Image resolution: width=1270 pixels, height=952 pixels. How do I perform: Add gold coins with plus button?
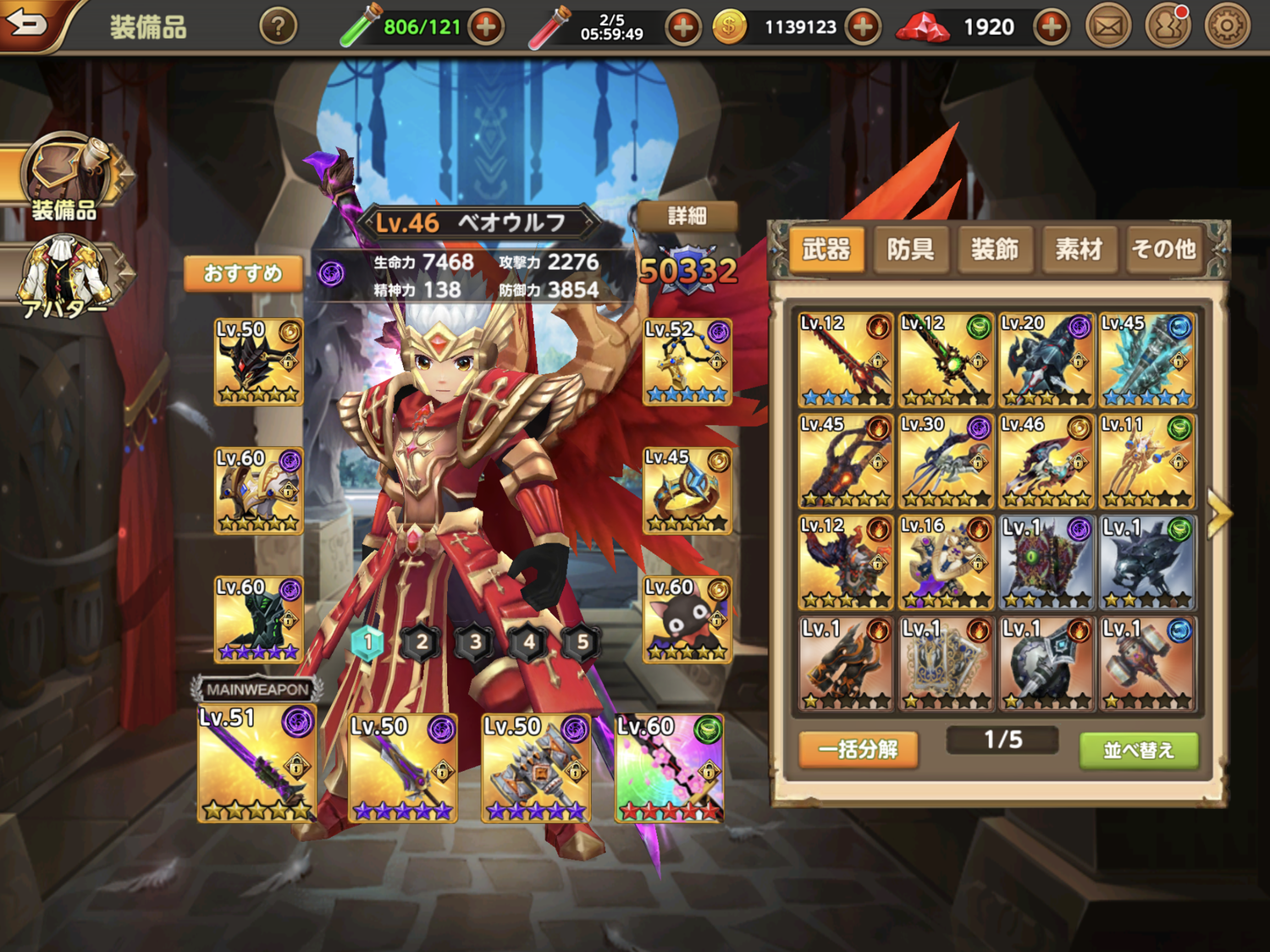(x=862, y=27)
